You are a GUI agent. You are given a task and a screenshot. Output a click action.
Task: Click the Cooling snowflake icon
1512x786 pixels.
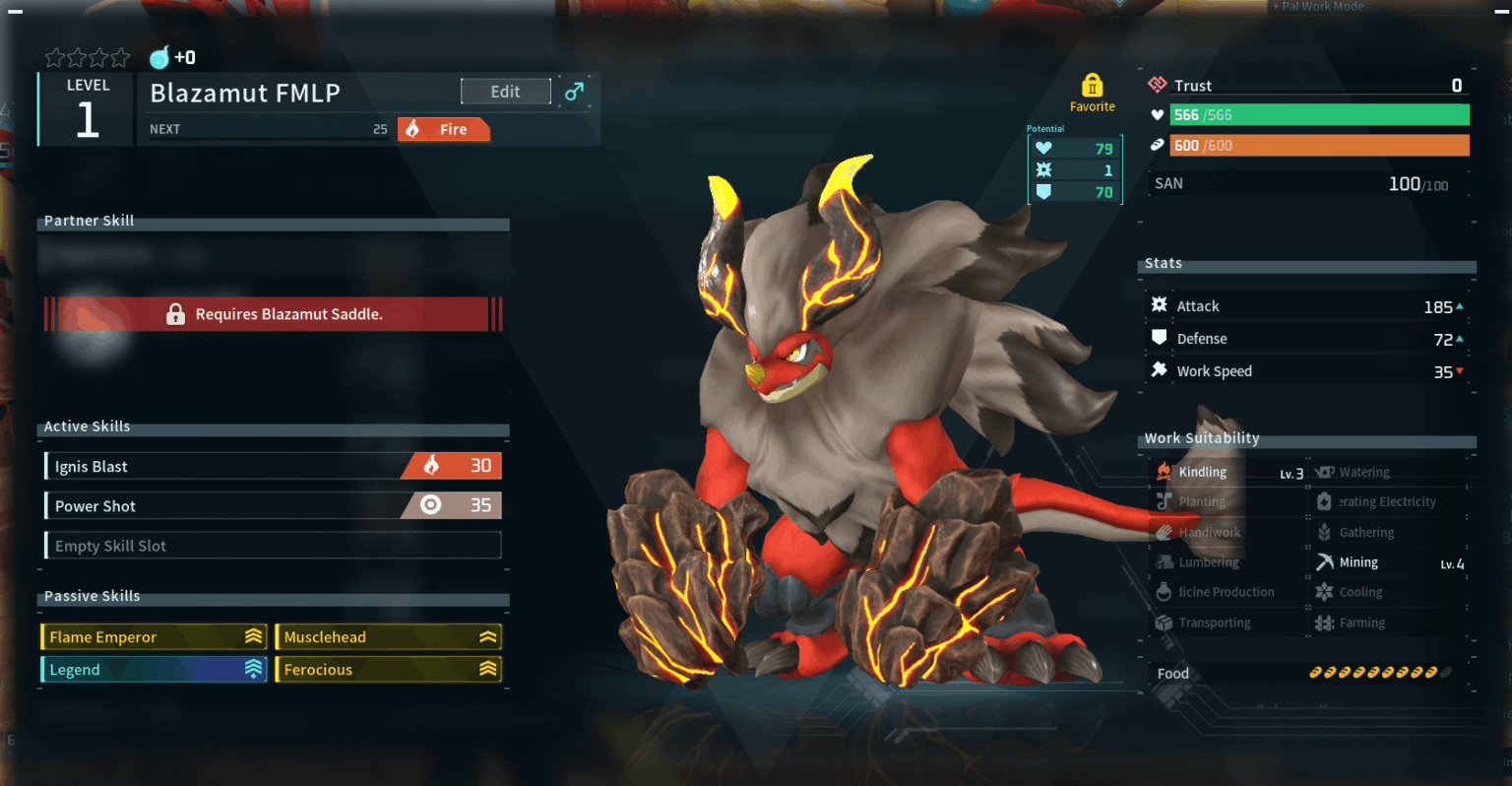pyautogui.click(x=1326, y=591)
